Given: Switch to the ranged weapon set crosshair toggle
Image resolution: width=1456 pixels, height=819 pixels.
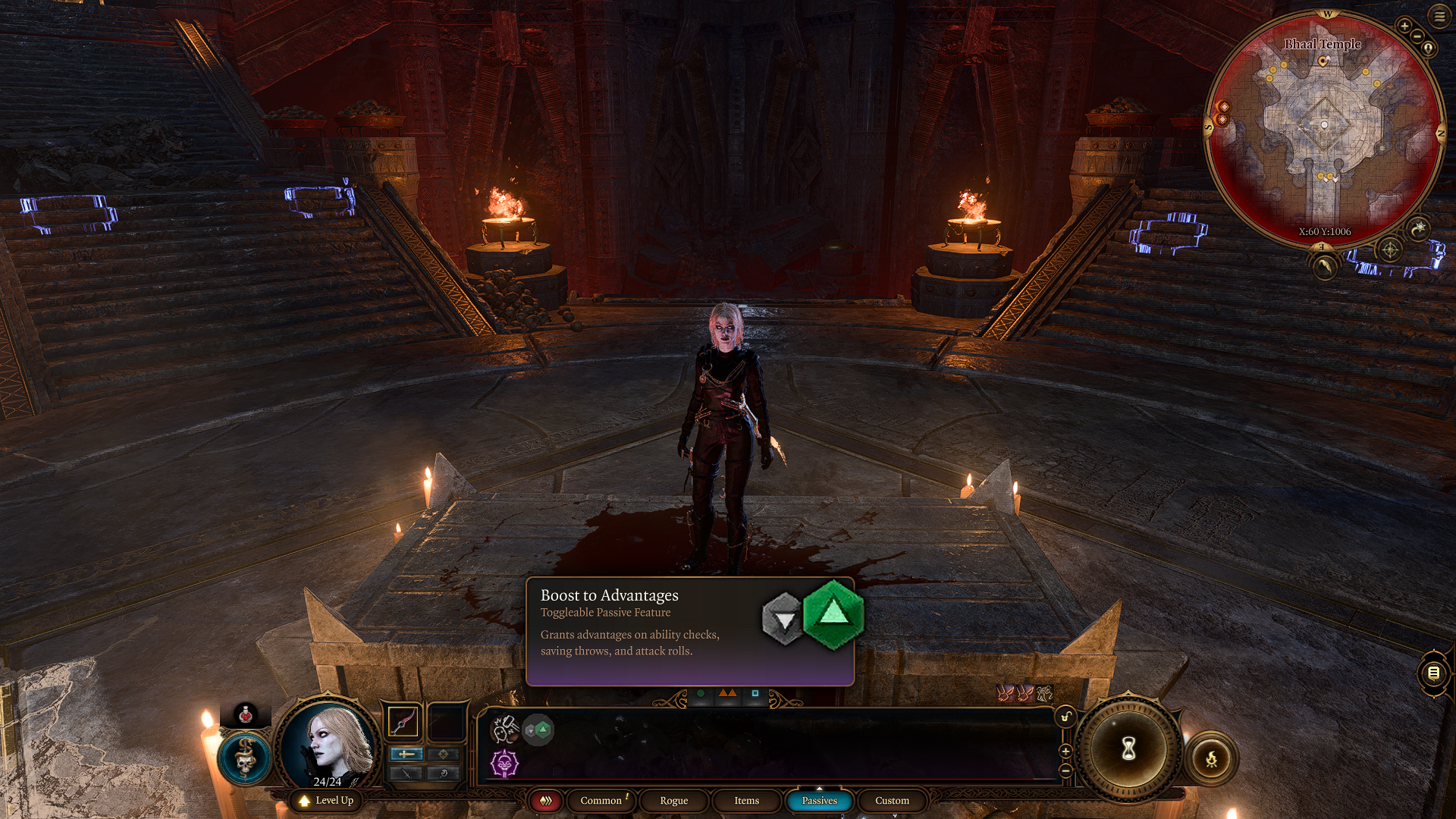Looking at the screenshot, I should [x=443, y=754].
